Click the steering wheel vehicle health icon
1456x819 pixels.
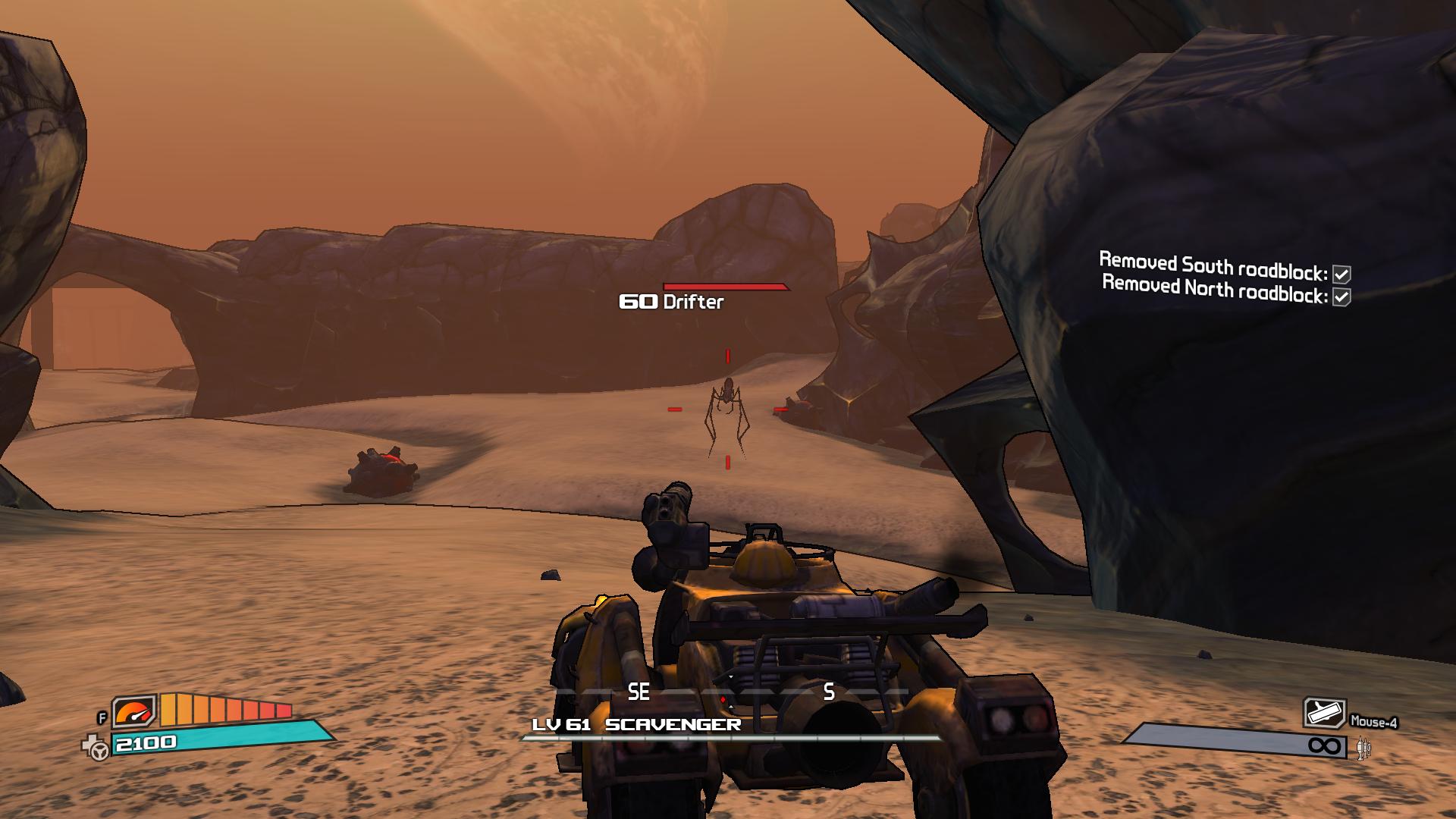pos(96,748)
